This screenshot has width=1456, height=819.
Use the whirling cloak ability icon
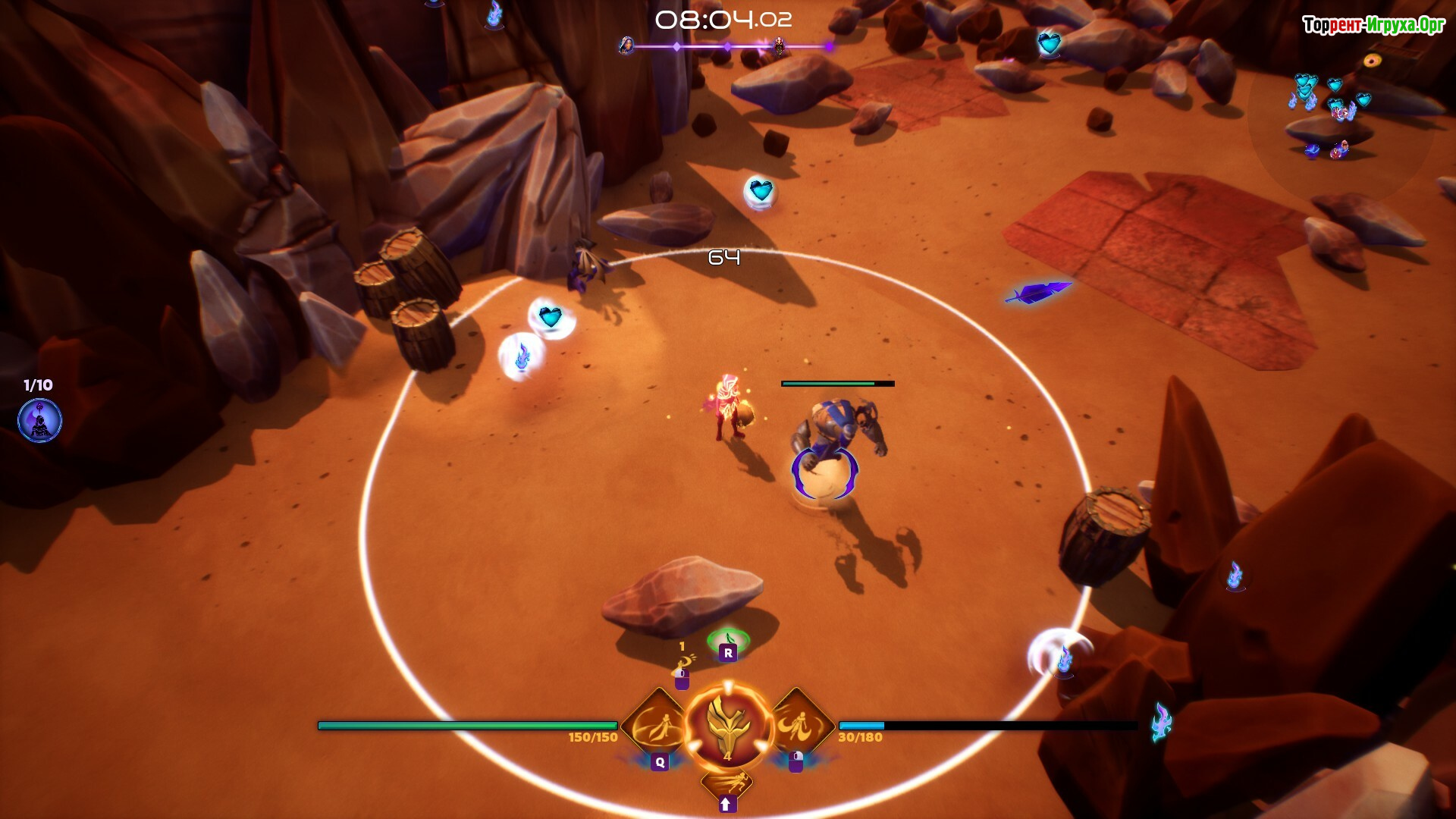pos(799,726)
